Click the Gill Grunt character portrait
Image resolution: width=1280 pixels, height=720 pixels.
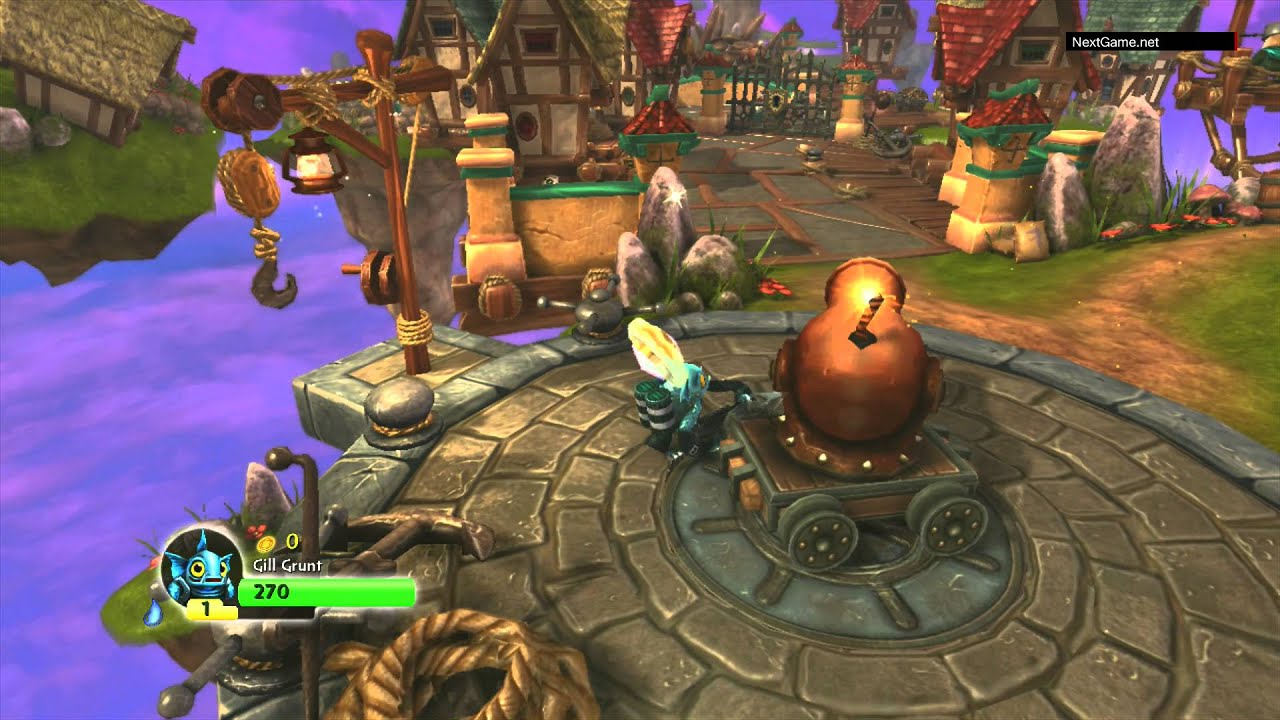[199, 567]
